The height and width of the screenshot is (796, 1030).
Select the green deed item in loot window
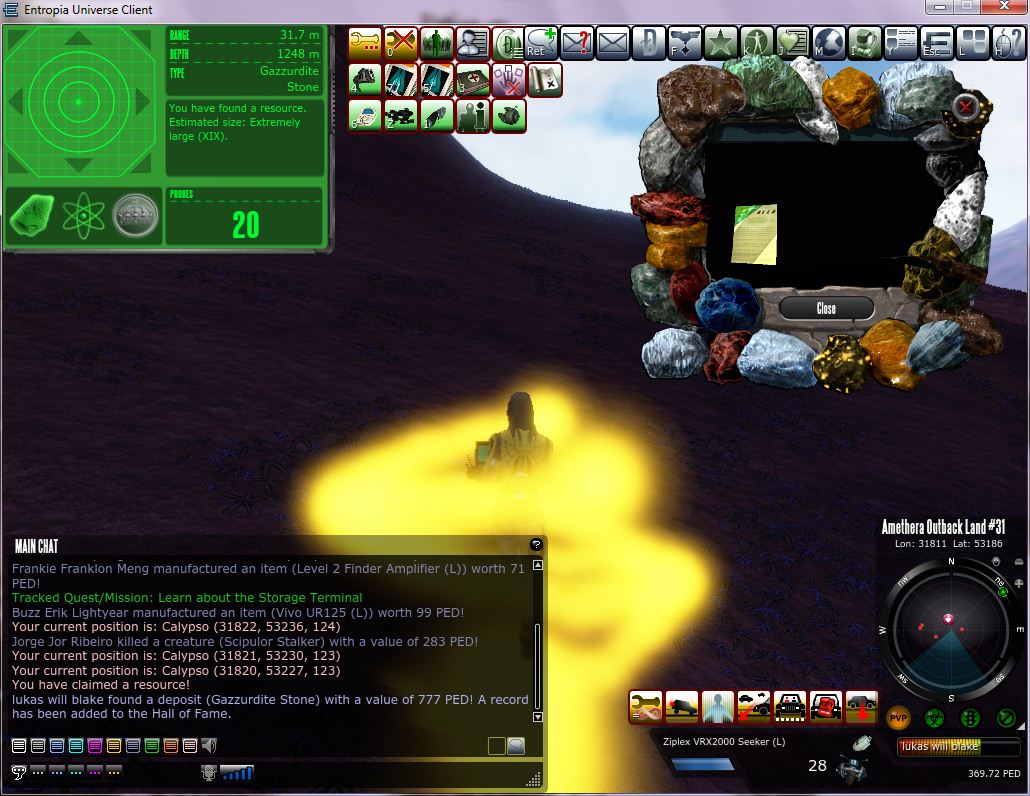pyautogui.click(x=754, y=233)
